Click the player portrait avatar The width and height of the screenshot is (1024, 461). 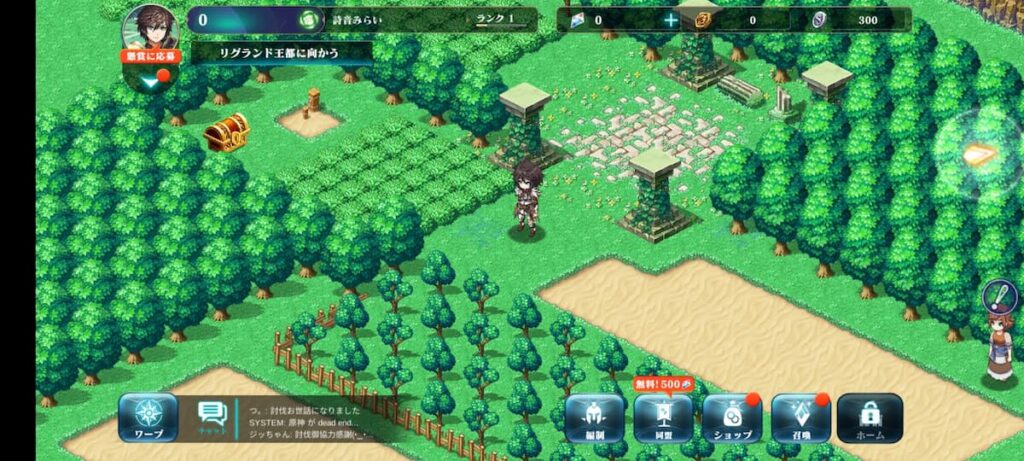(150, 27)
